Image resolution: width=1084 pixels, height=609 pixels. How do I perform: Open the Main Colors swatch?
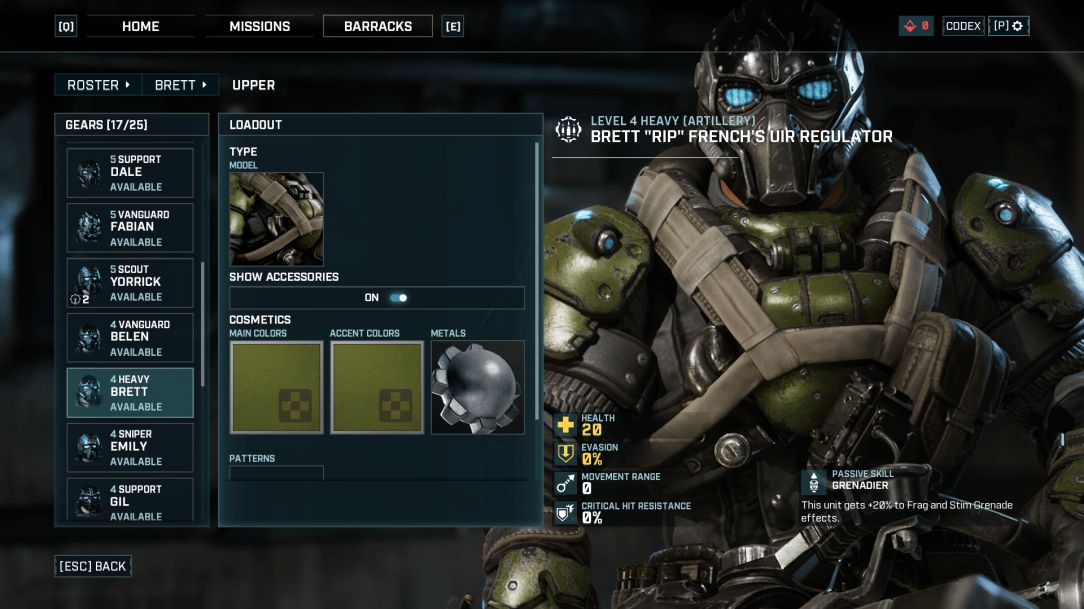(x=276, y=388)
